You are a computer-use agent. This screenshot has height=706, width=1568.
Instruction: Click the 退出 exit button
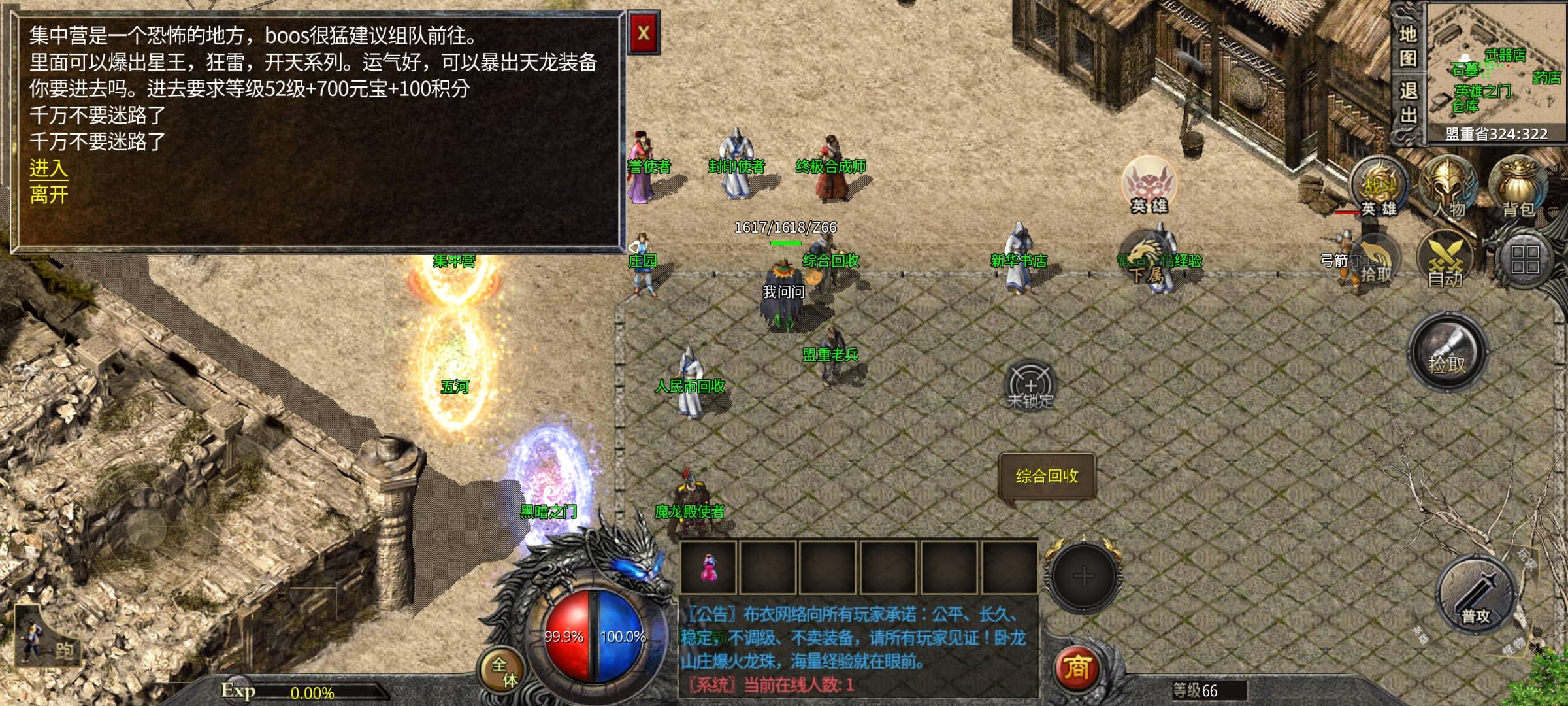(x=1408, y=102)
